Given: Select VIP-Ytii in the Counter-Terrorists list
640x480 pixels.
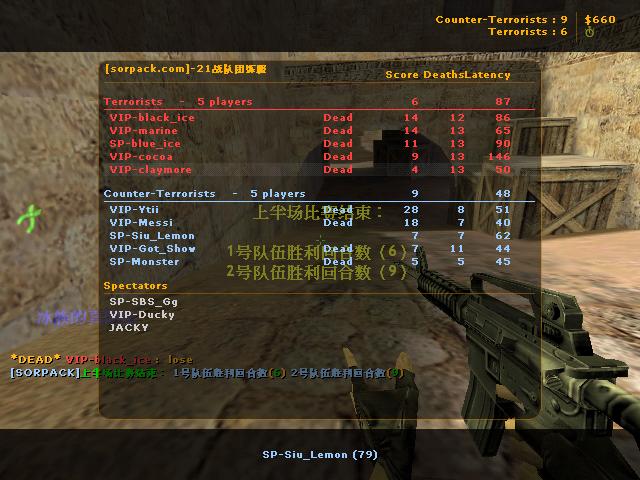Looking at the screenshot, I should [134, 210].
